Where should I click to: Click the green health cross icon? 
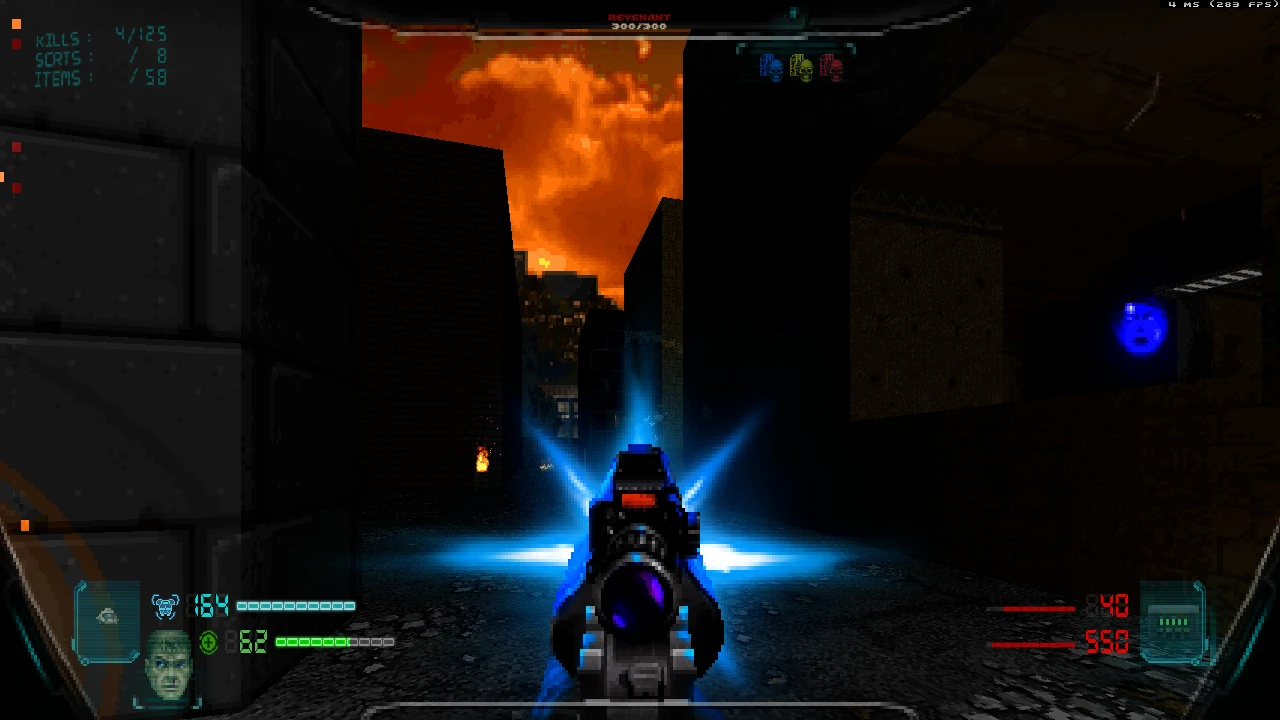pyautogui.click(x=208, y=642)
